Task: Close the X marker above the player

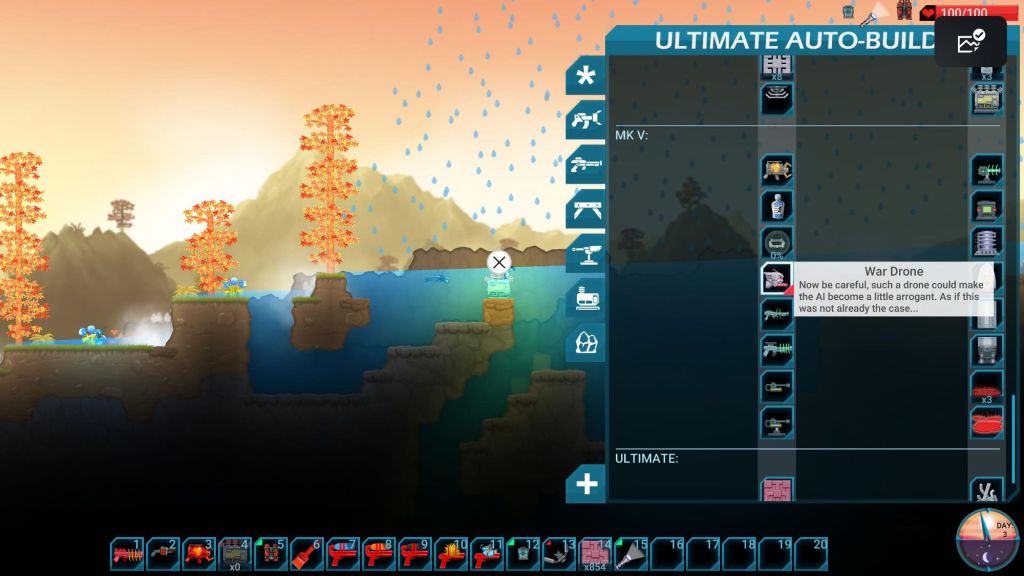Action: pos(498,263)
